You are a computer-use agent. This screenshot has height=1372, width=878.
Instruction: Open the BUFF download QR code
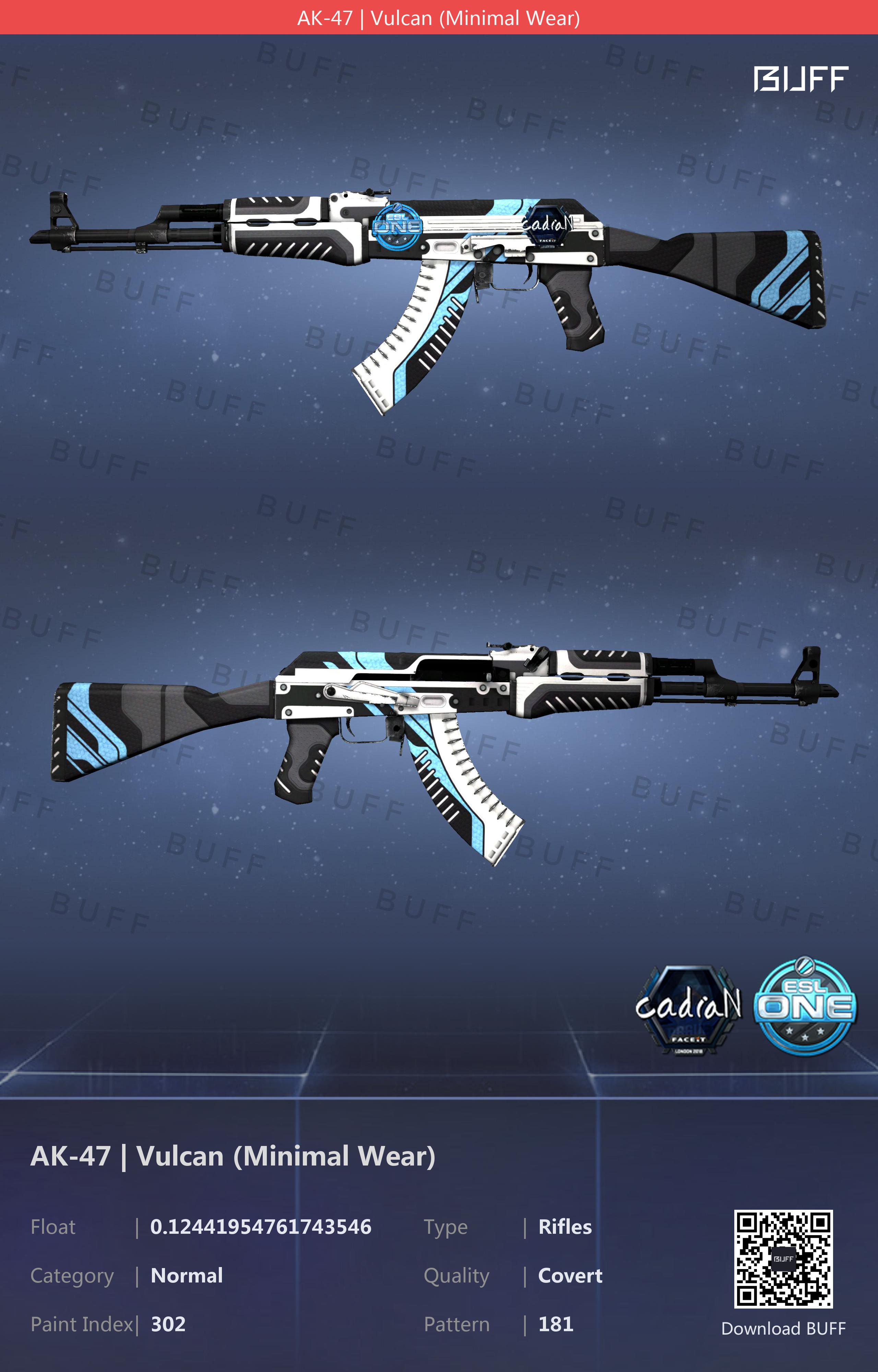pyautogui.click(x=783, y=1258)
